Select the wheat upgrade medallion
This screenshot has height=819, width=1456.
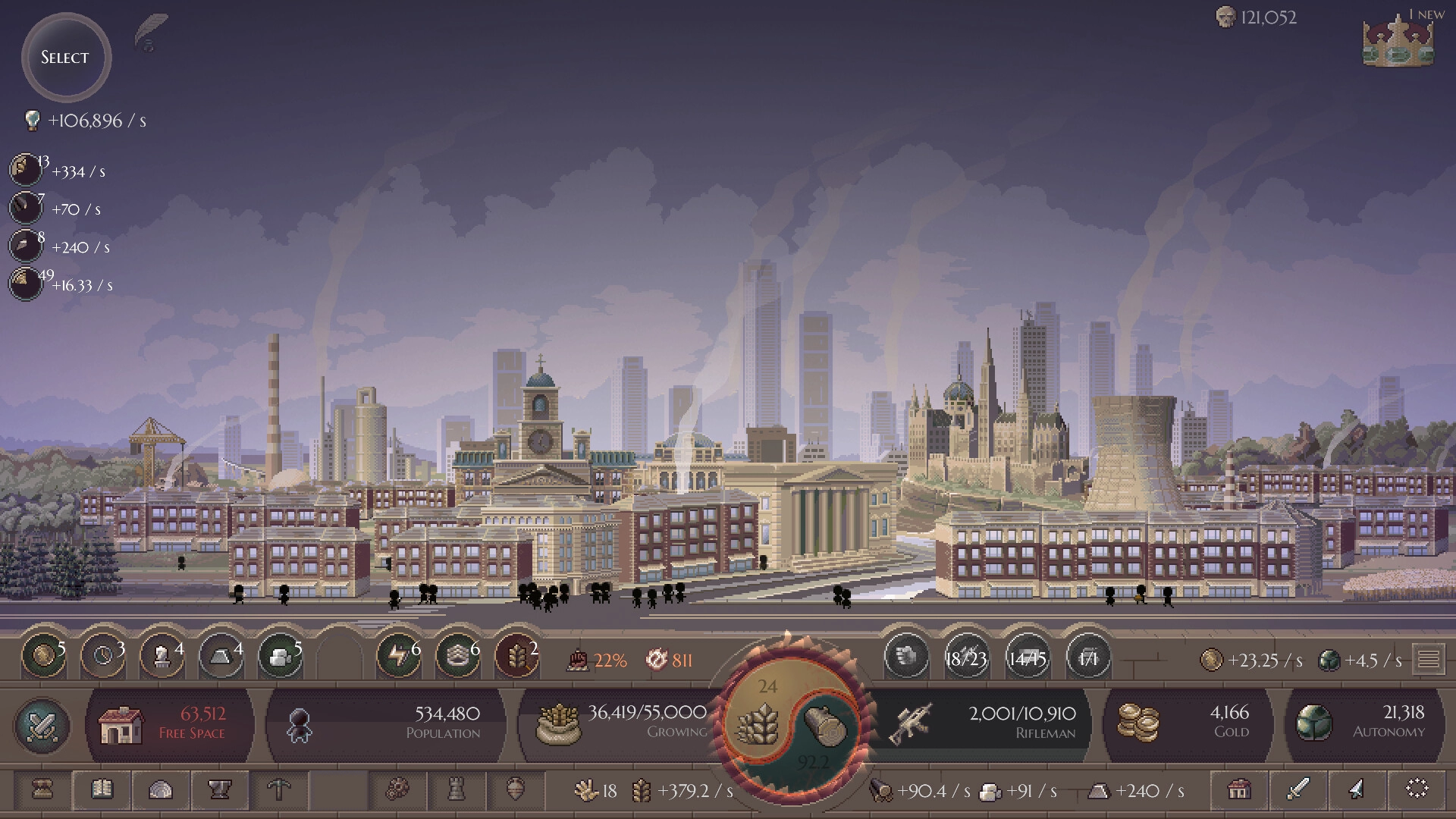pos(517,656)
